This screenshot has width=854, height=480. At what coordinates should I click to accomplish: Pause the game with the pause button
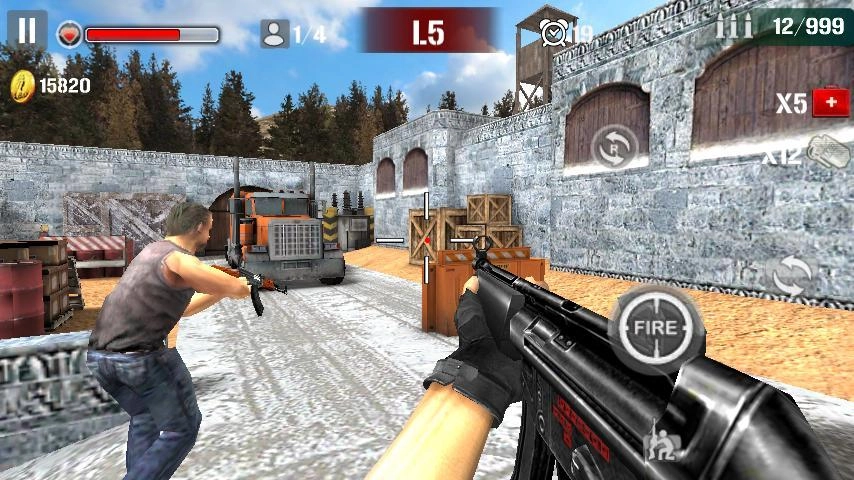point(27,31)
